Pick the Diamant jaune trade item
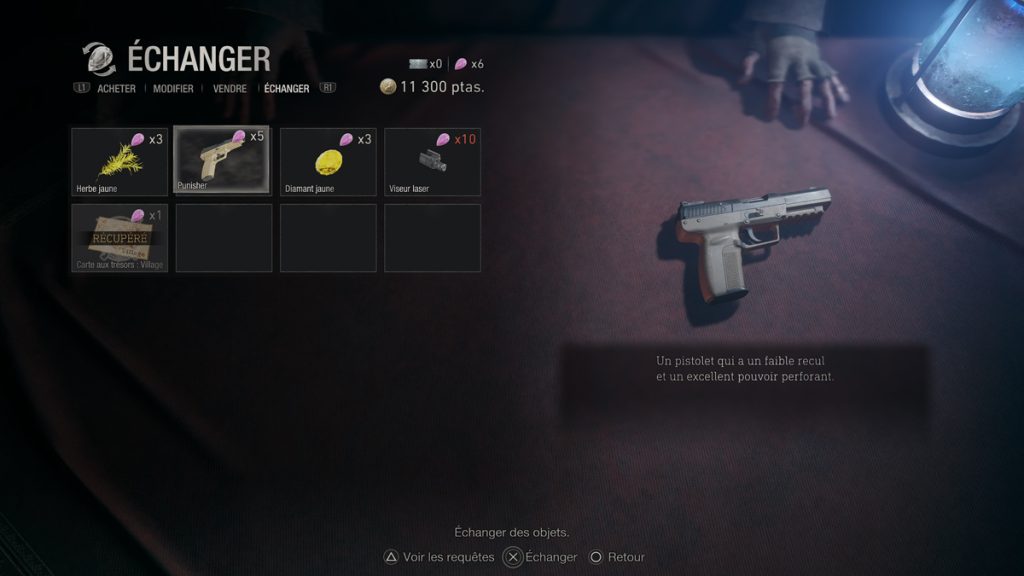The height and width of the screenshot is (576, 1024). click(x=328, y=161)
